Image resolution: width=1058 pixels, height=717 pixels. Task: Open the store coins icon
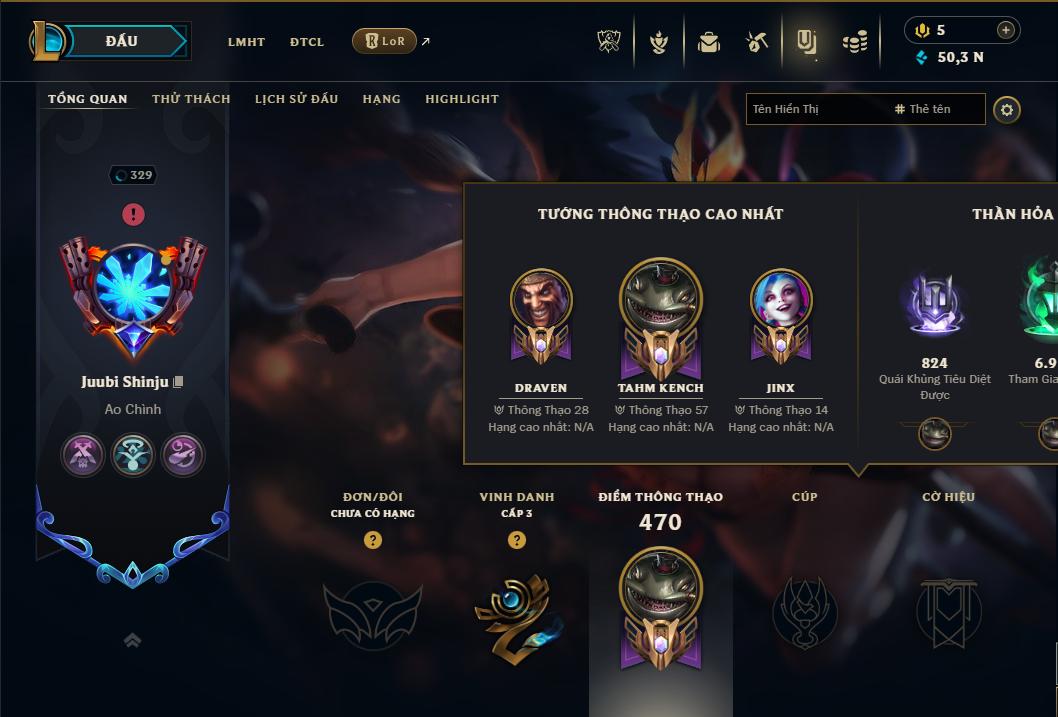(854, 42)
